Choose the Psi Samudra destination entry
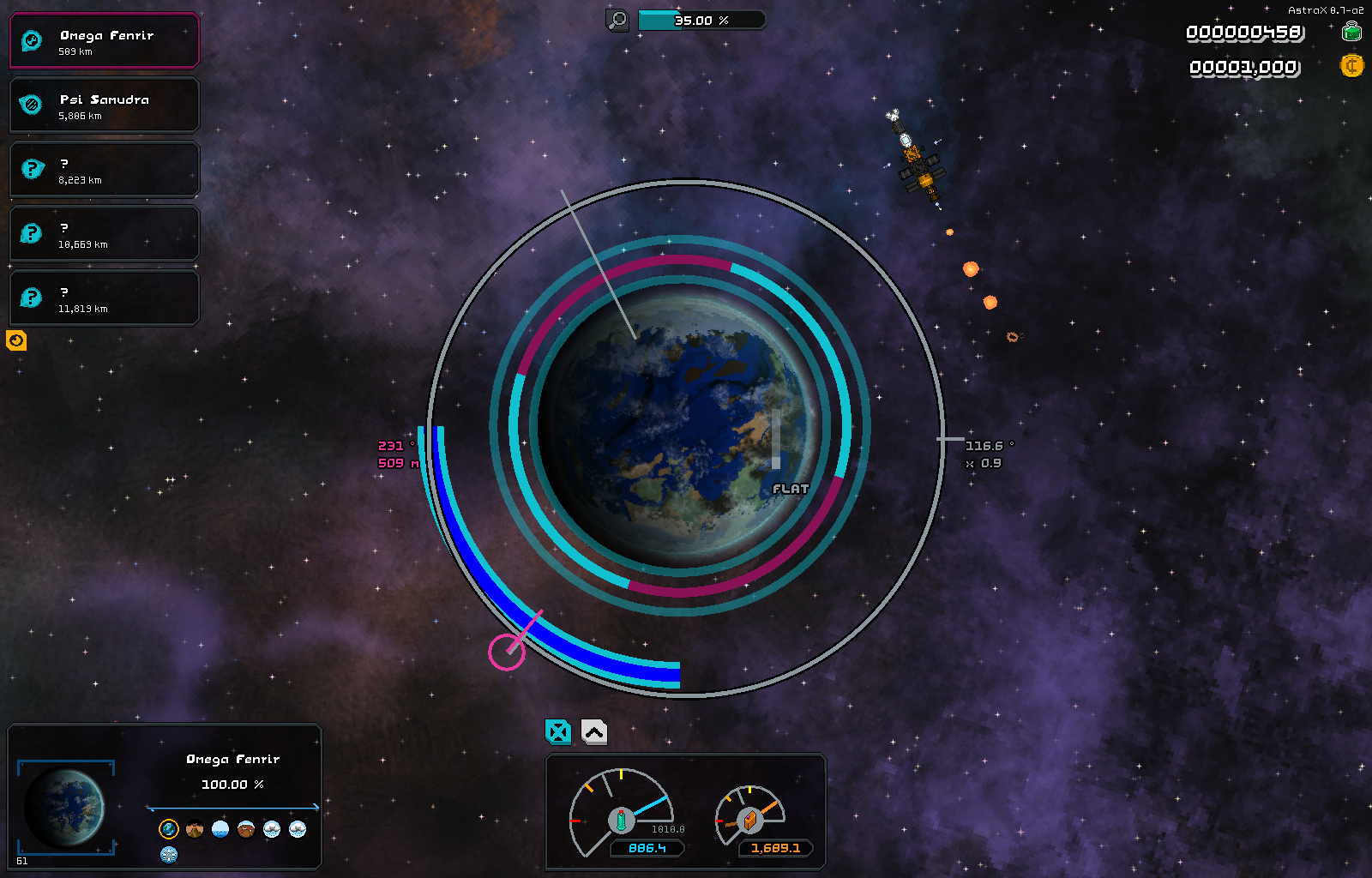 coord(104,105)
